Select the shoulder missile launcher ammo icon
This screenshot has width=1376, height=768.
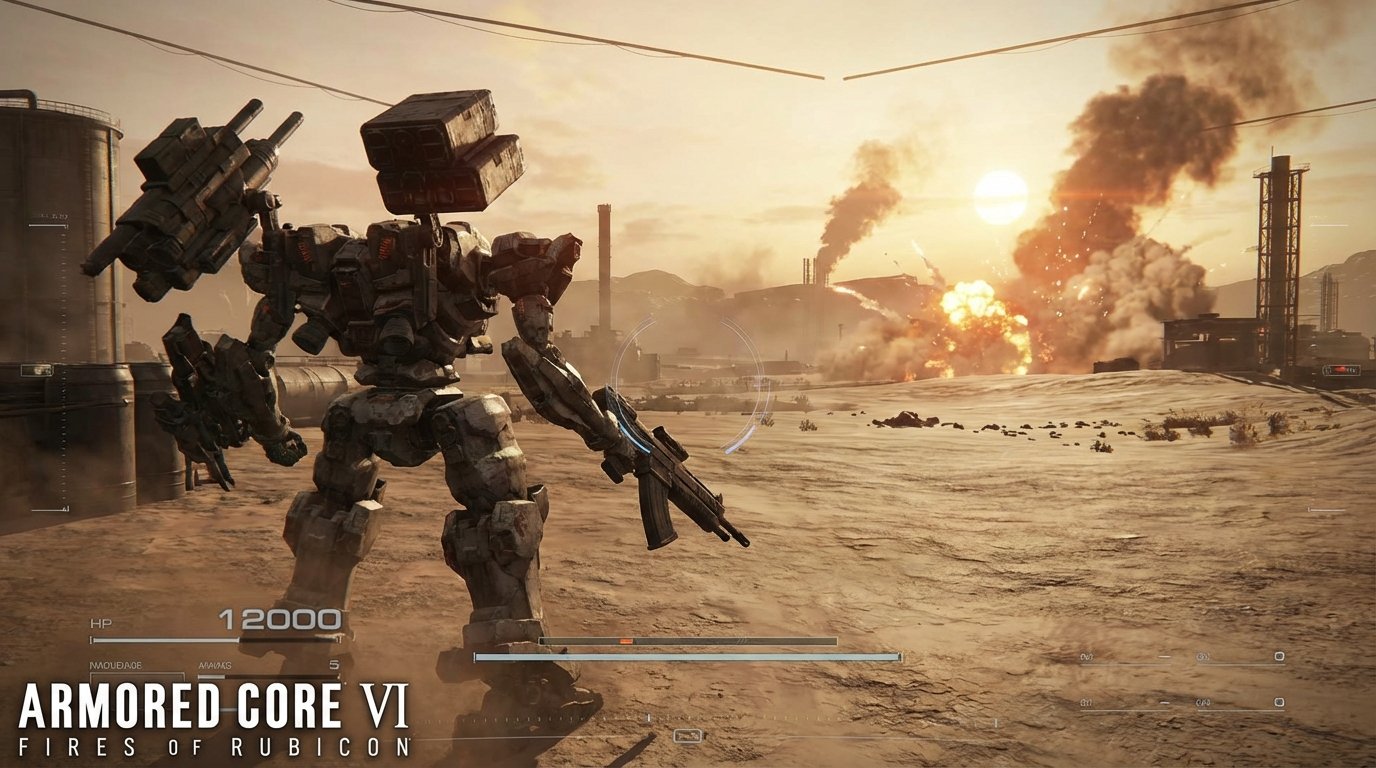(1280, 656)
